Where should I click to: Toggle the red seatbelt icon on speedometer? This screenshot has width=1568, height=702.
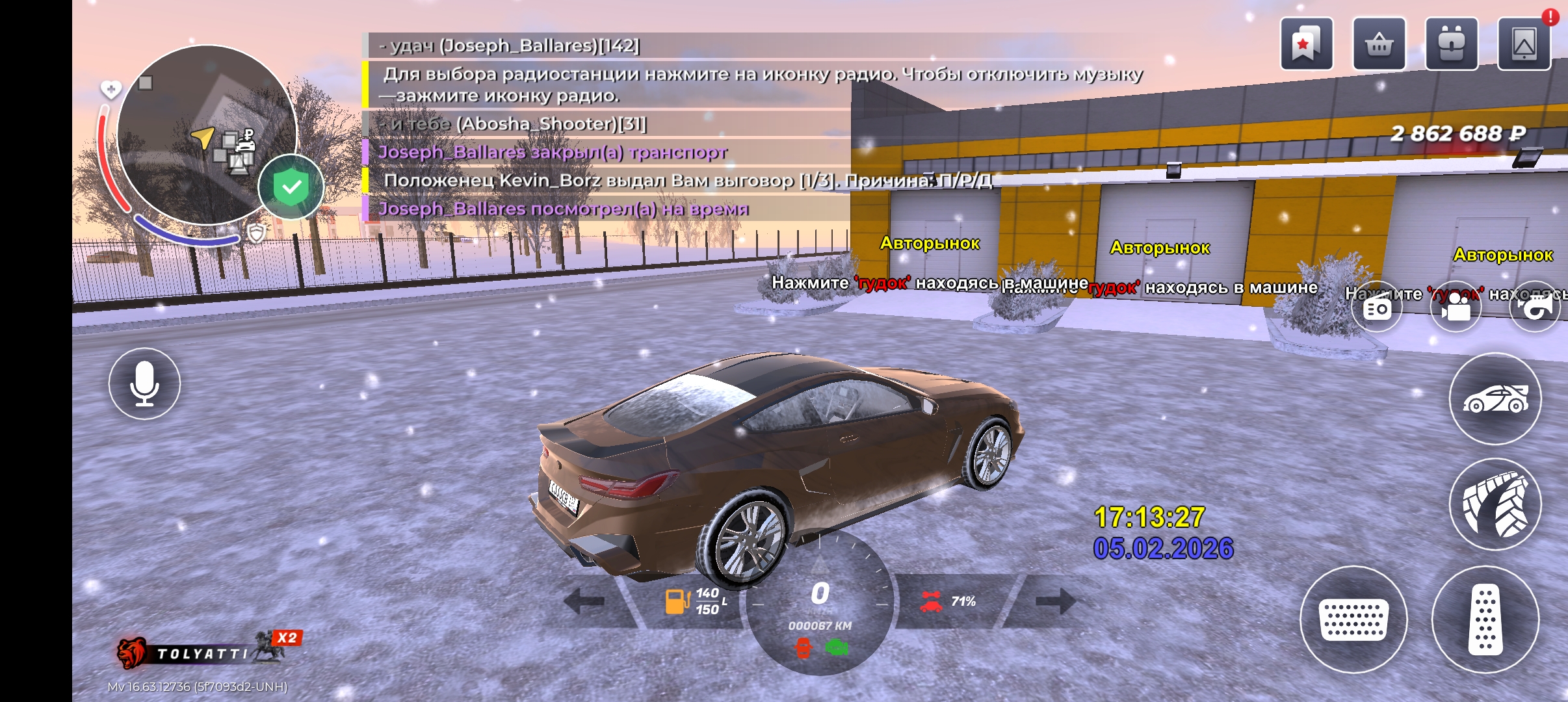click(x=804, y=647)
